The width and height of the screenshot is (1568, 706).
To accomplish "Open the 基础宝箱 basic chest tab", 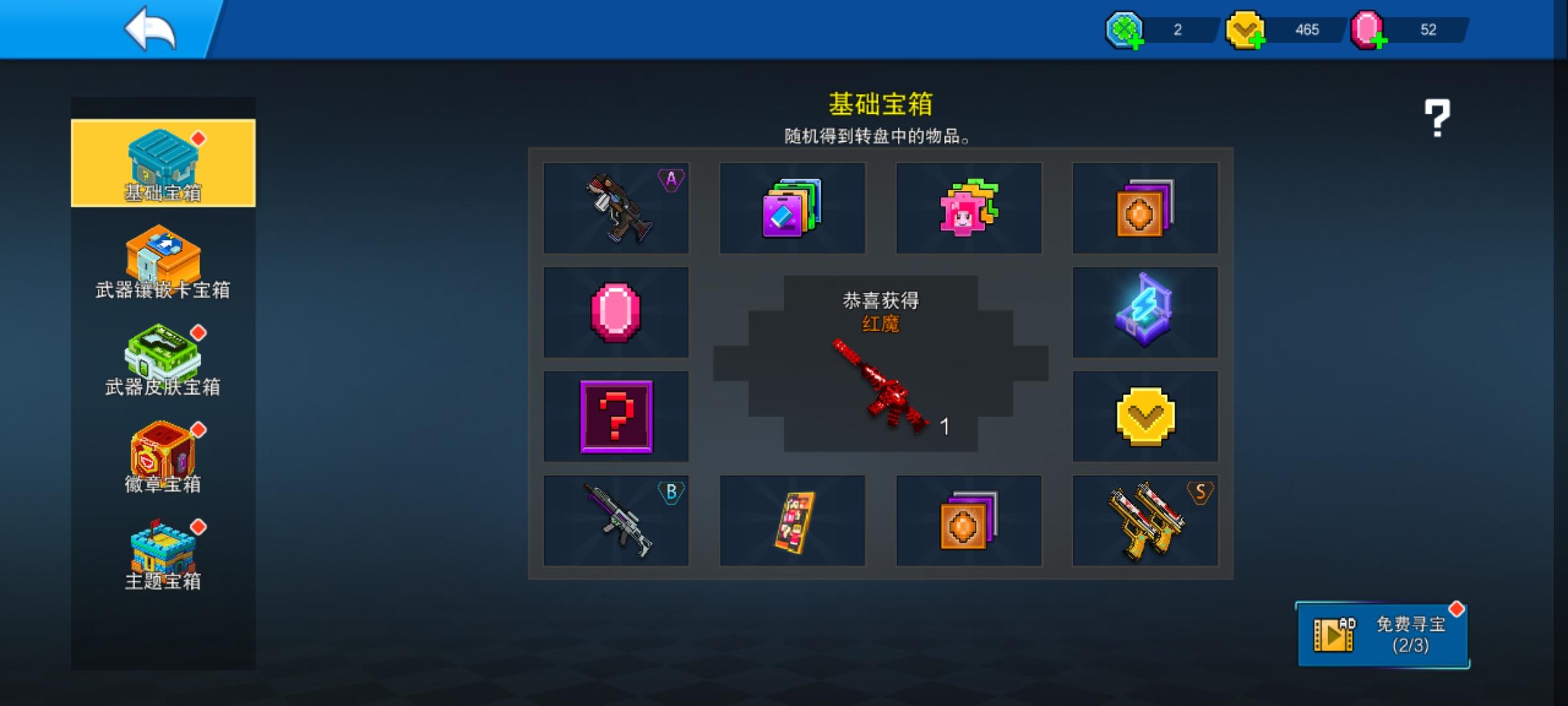I will coord(163,163).
